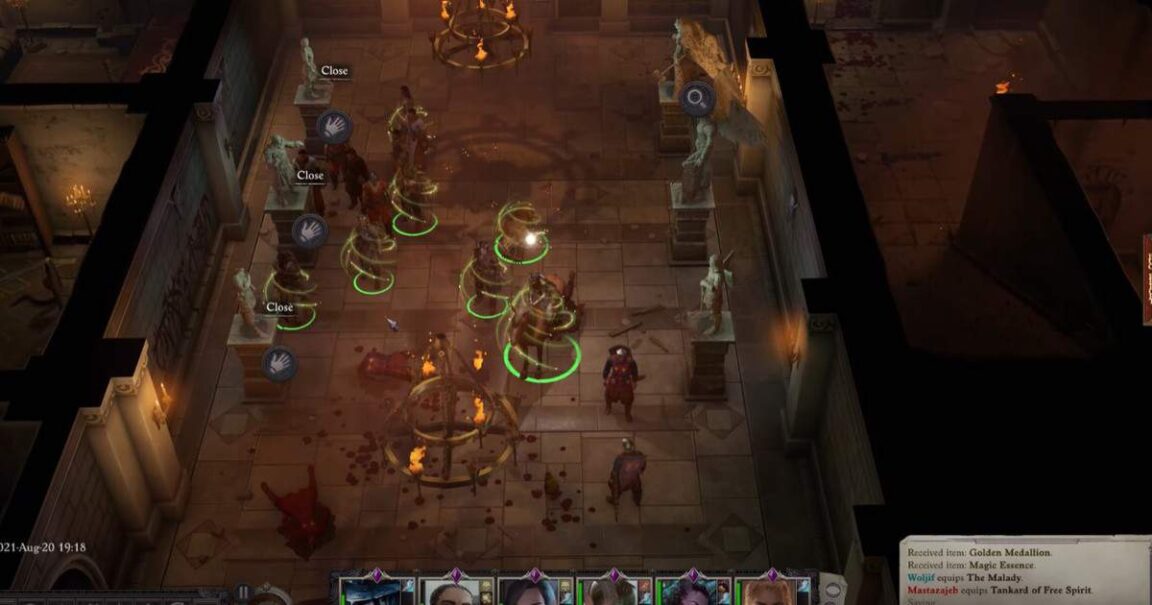
Task: Select the purple-haired party member portrait
Action: click(x=691, y=591)
